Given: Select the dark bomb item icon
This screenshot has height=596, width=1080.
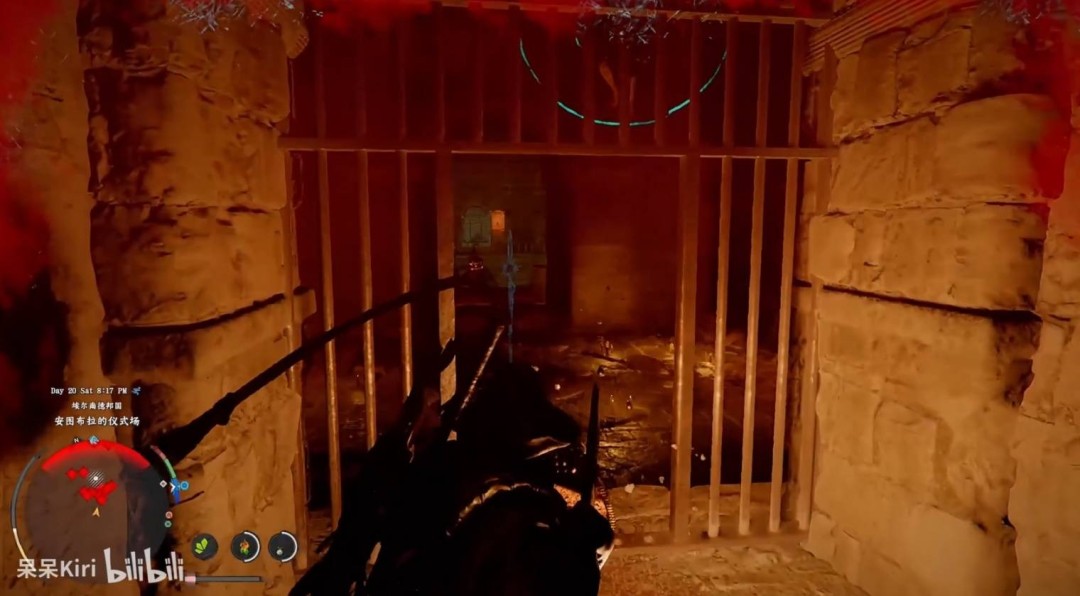Looking at the screenshot, I should 282,546.
